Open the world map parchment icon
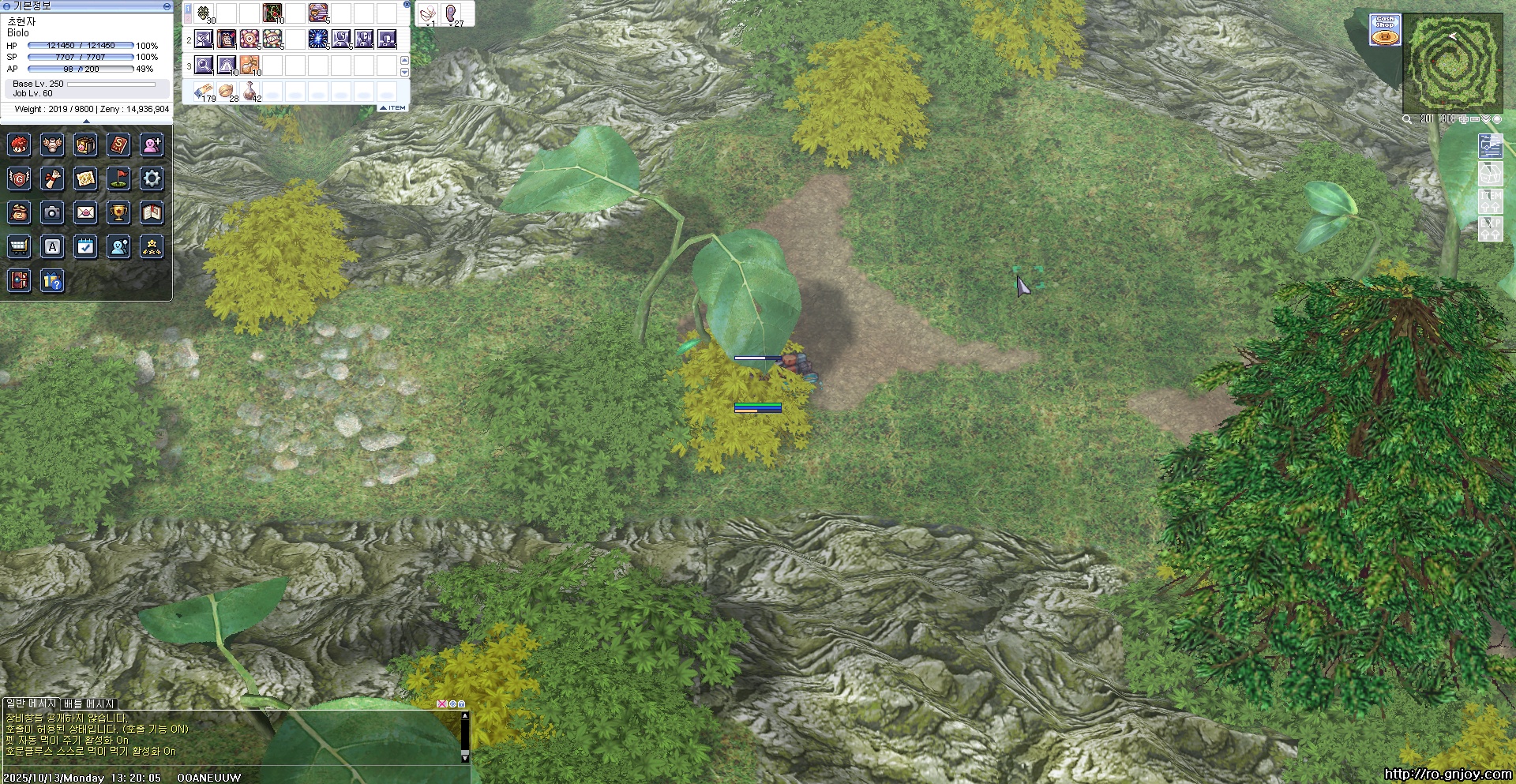The width and height of the screenshot is (1516, 784). coord(85,178)
